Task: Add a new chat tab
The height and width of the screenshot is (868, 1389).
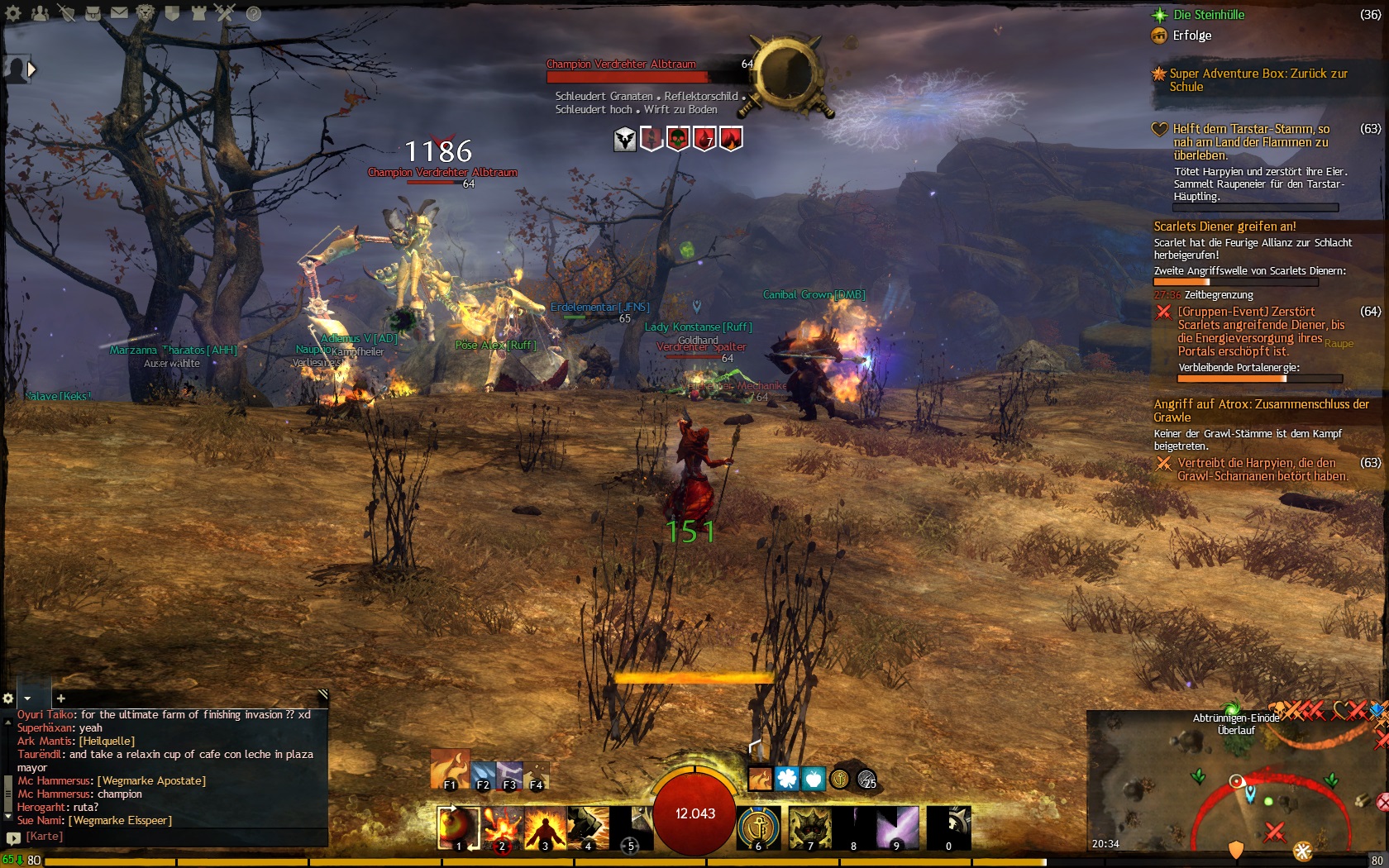Action: point(60,699)
